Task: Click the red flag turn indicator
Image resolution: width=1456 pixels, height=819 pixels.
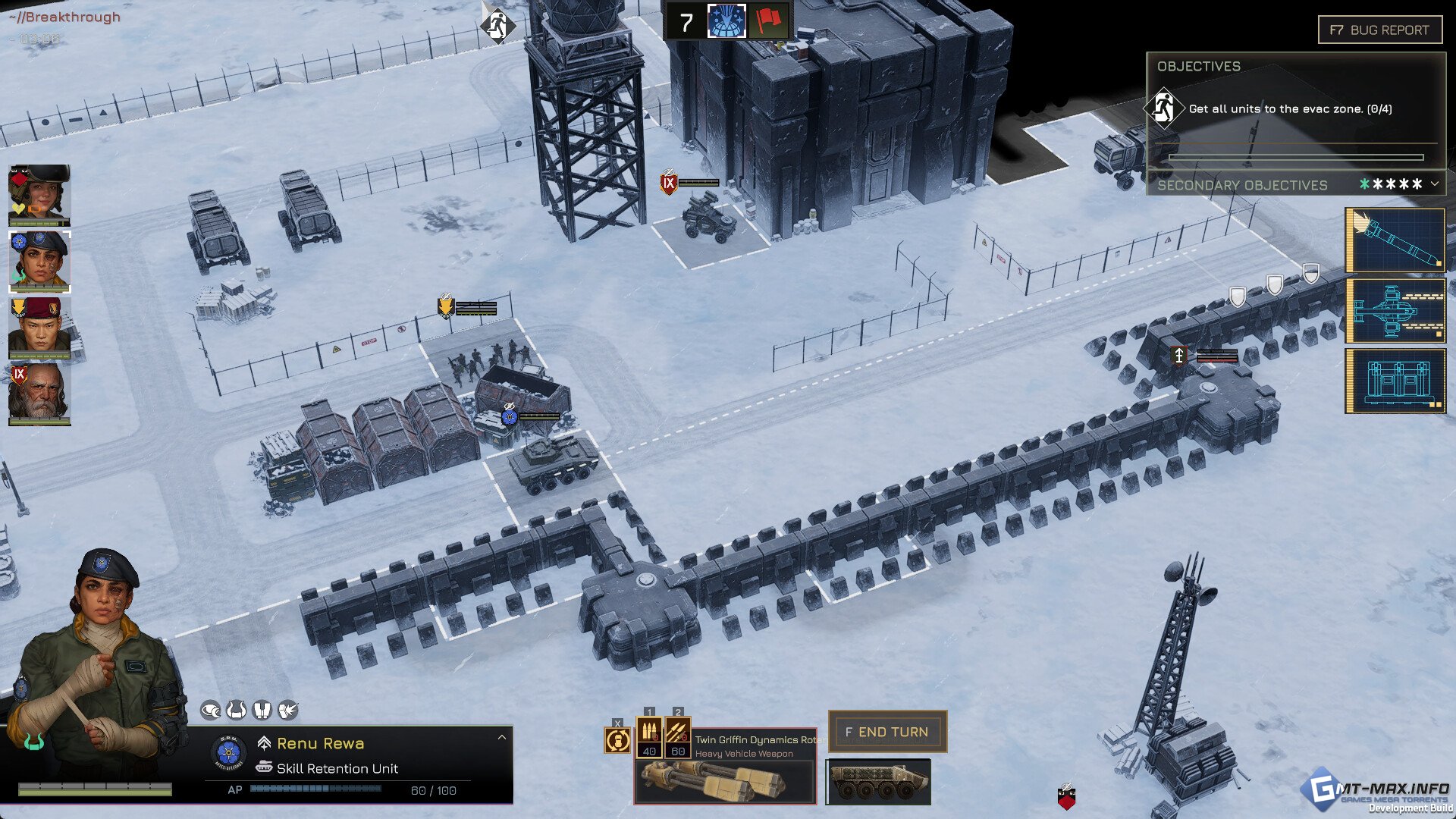Action: [767, 21]
